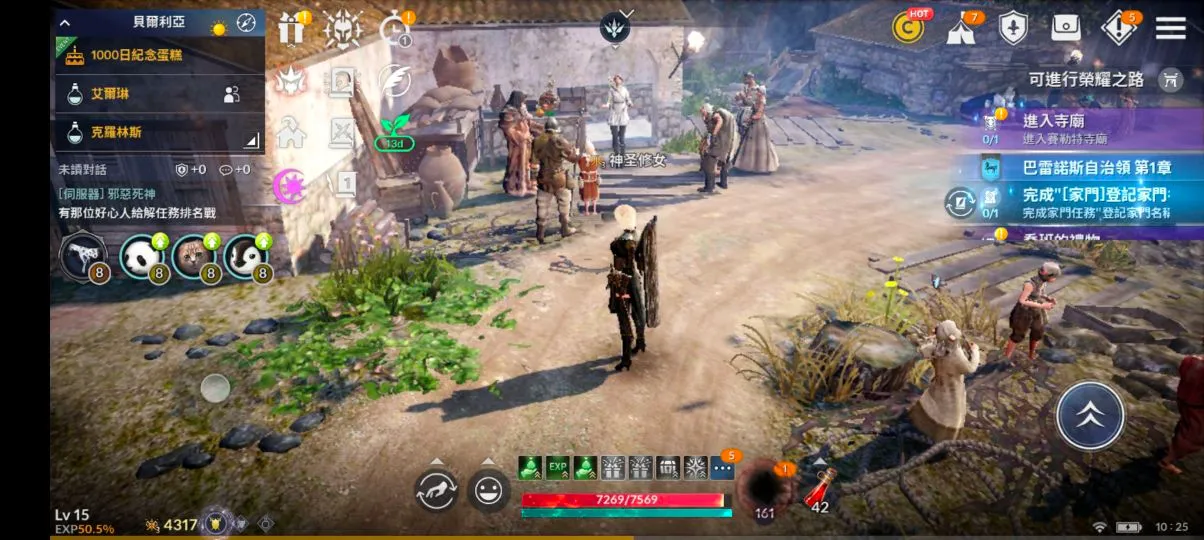Open the hamburger main menu
Viewport: 1204px width, 540px height.
[1170, 27]
